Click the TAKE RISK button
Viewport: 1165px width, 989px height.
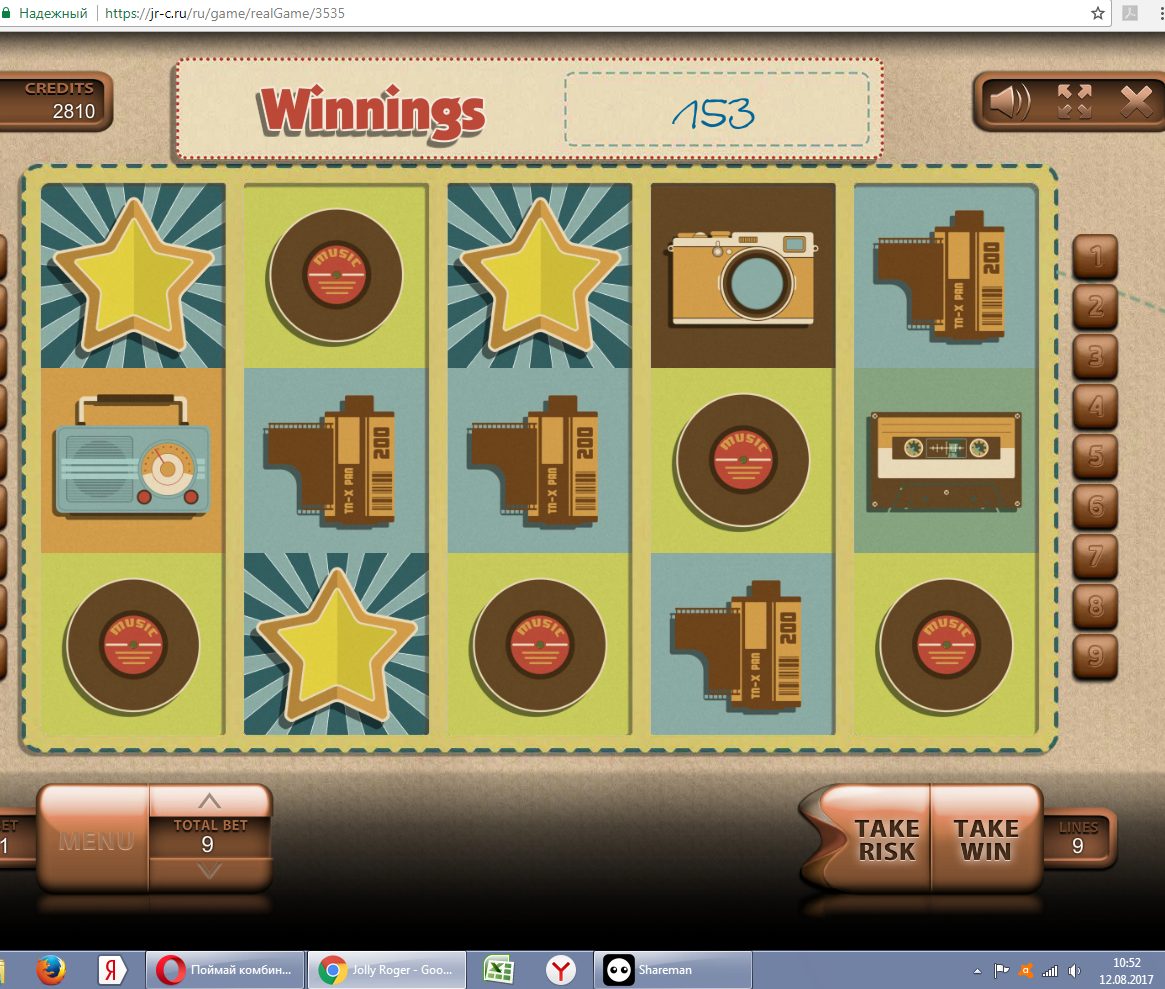[886, 840]
